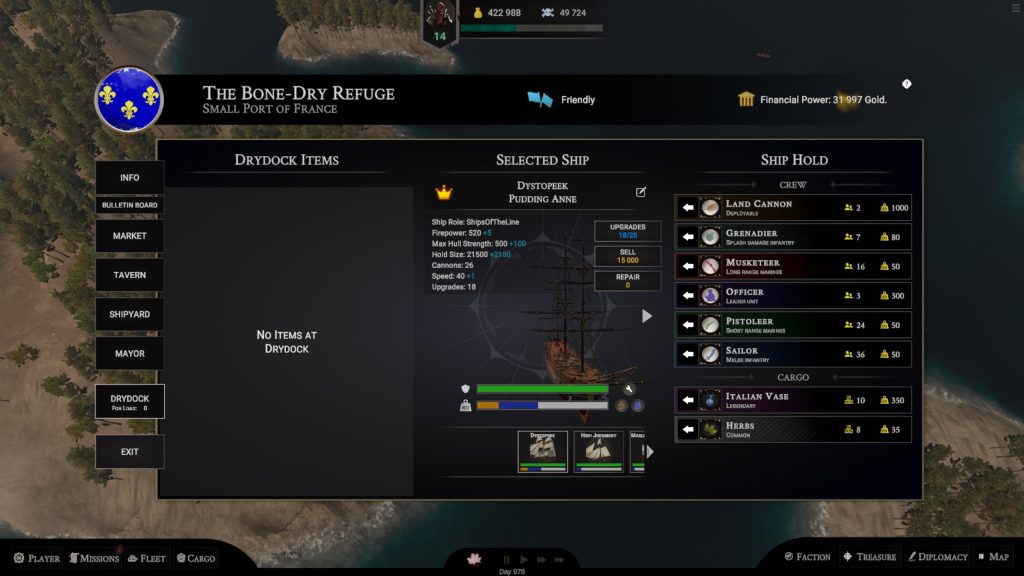1024x576 pixels.
Task: Show the Diplomacy screen
Action: (937, 557)
